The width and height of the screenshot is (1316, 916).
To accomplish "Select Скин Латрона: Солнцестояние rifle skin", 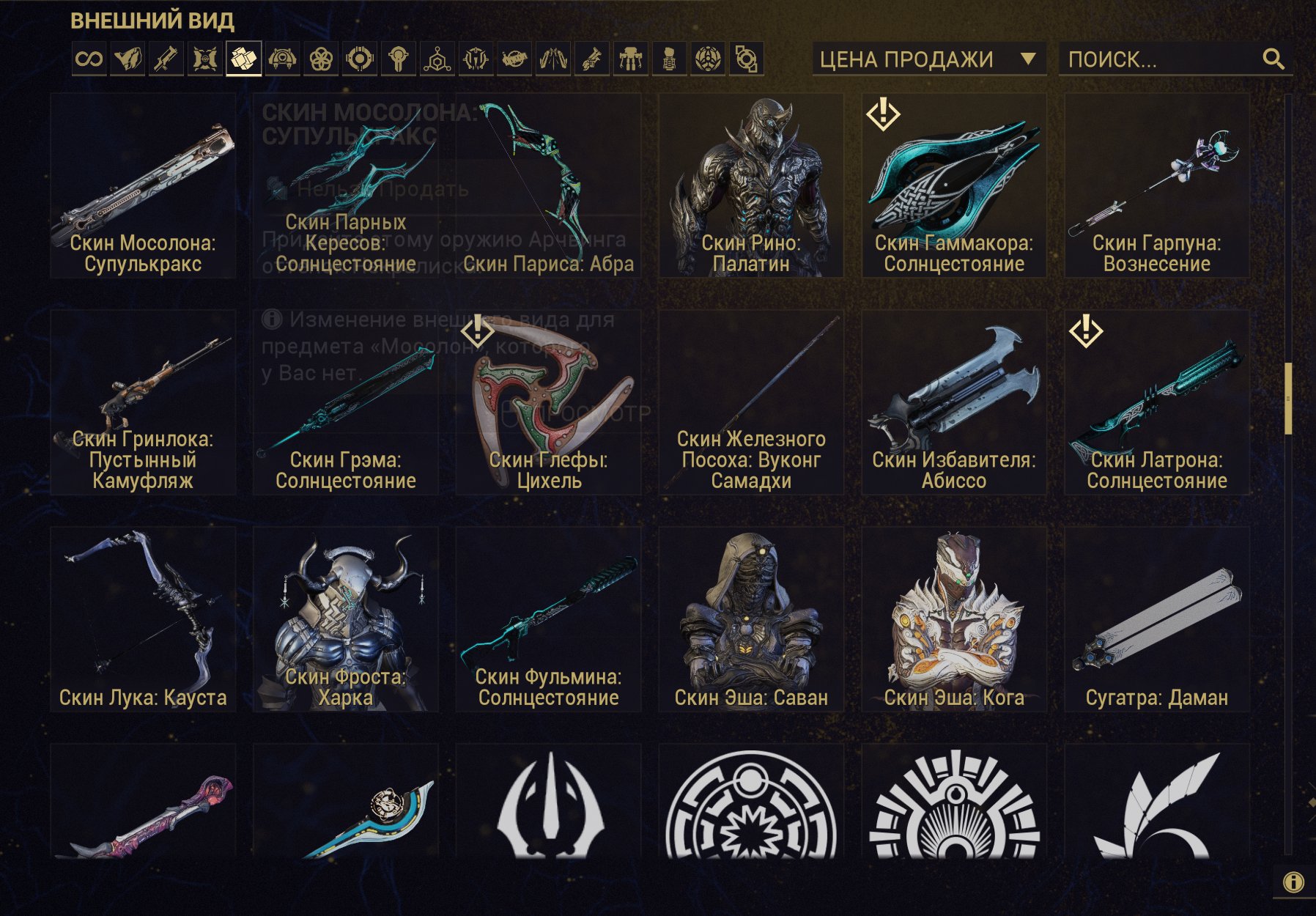I will tap(1157, 402).
